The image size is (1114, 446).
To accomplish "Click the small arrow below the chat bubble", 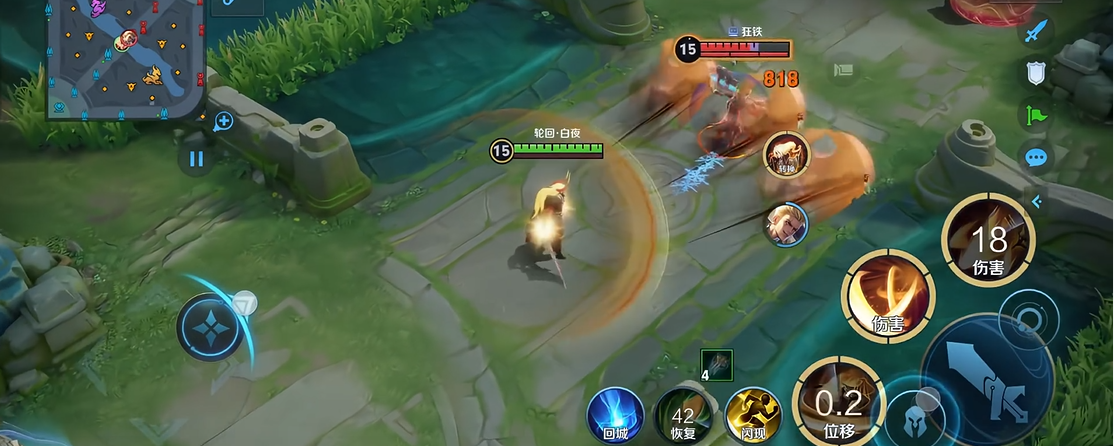I will coord(1037,201).
